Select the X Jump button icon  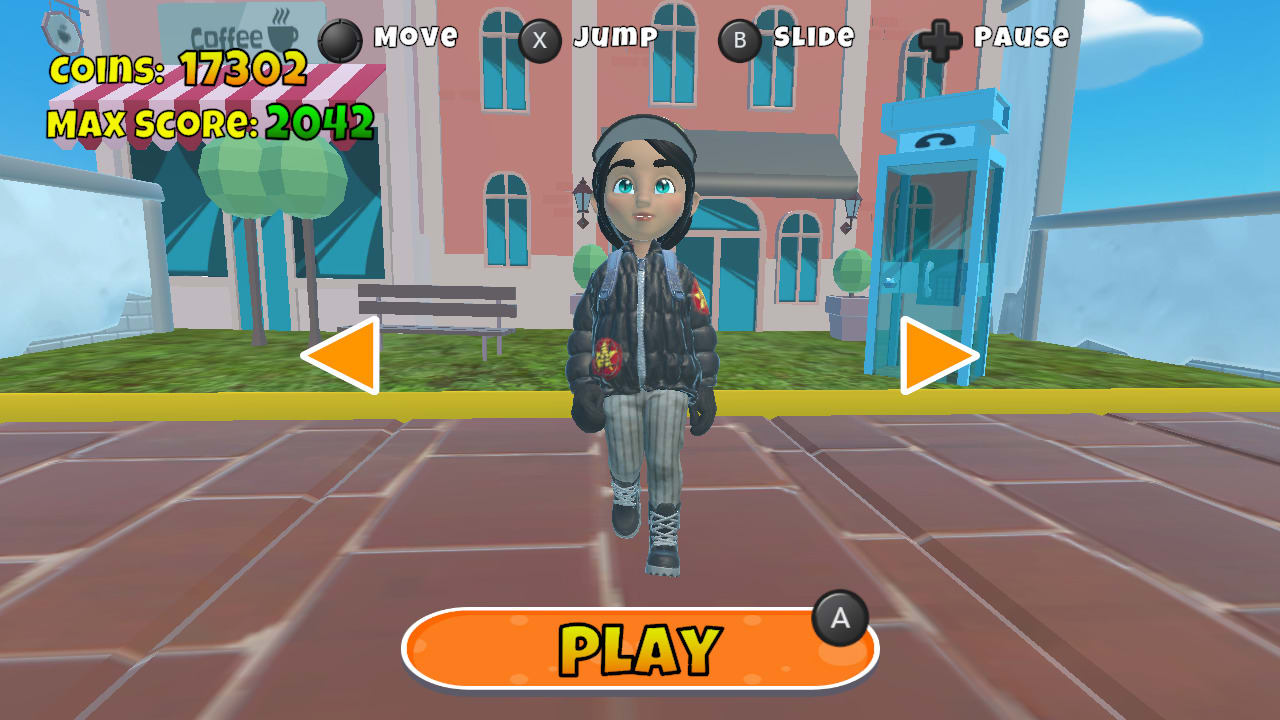pos(541,38)
